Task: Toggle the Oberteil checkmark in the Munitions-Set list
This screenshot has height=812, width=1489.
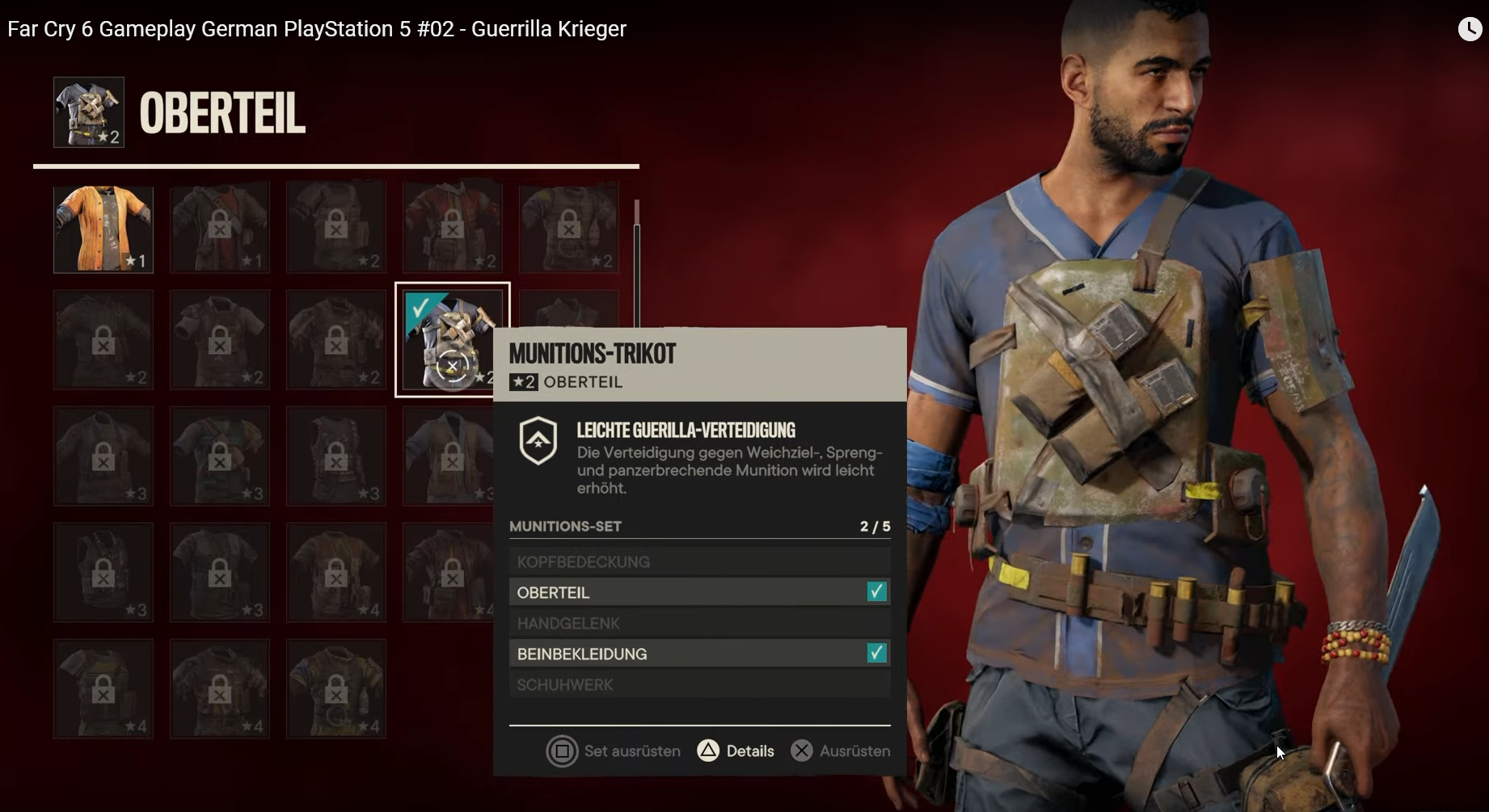Action: click(876, 591)
